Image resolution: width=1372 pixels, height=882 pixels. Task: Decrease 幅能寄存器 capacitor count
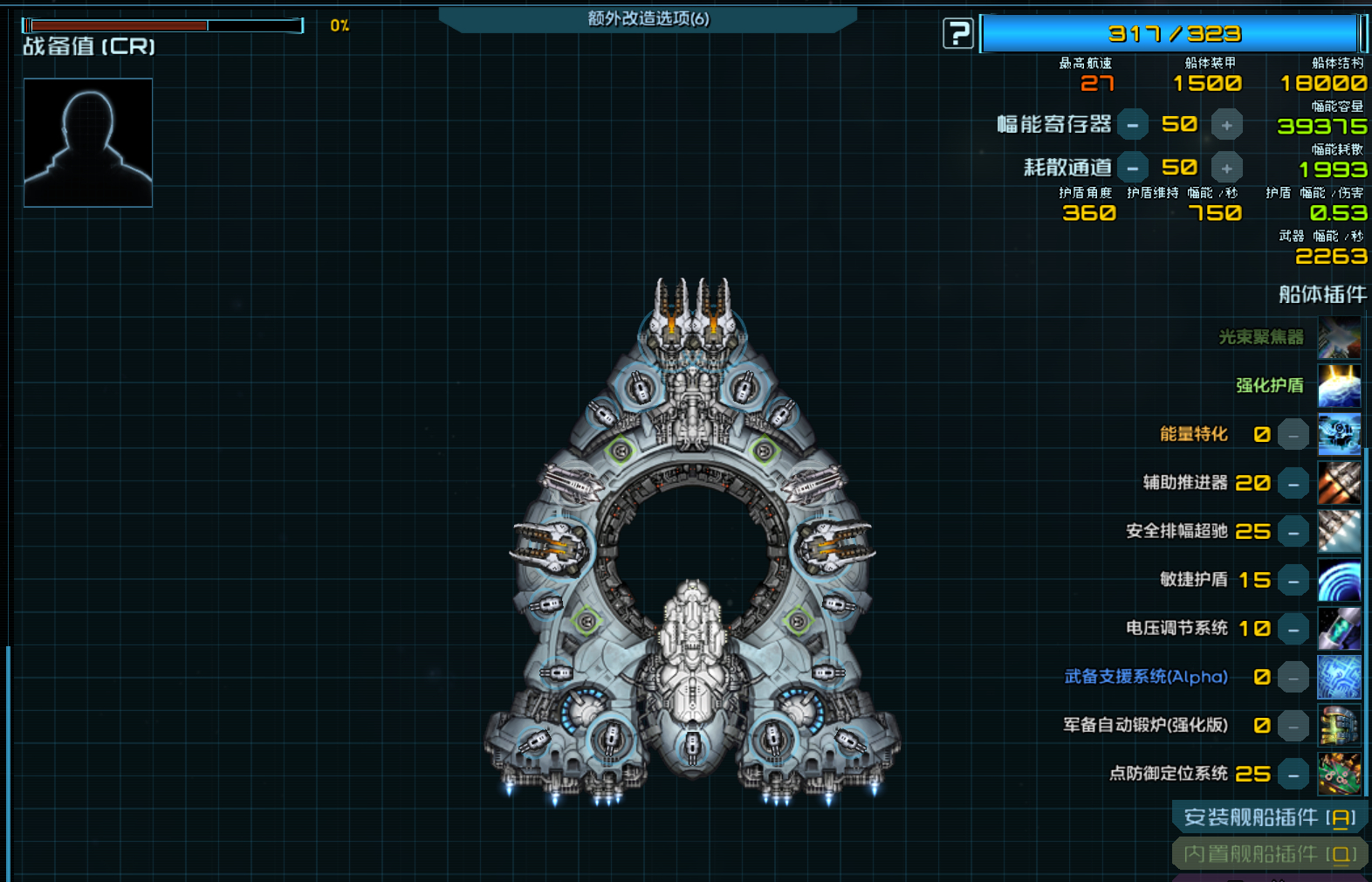(1132, 125)
